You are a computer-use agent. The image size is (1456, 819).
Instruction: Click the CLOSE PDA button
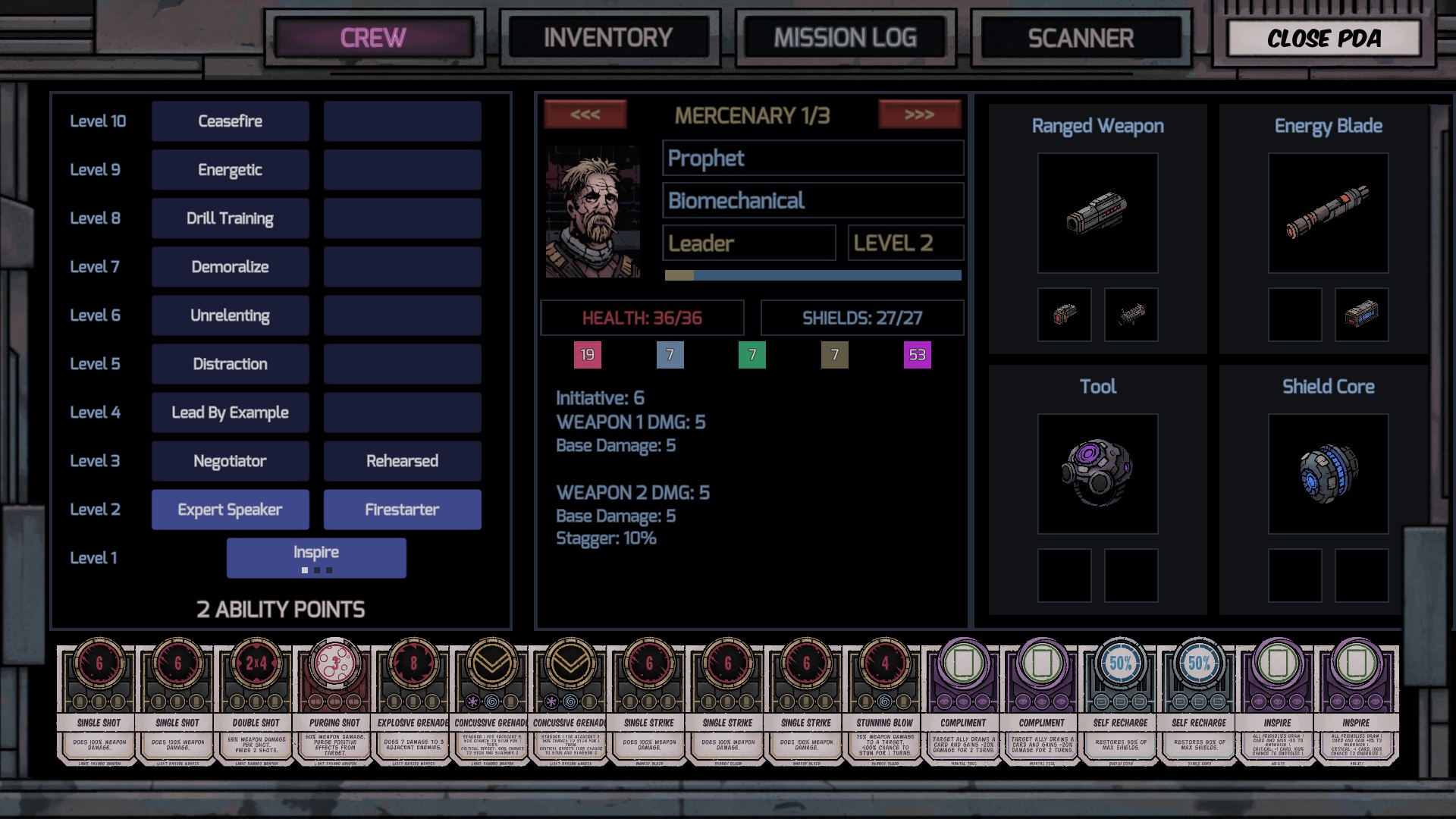point(1323,38)
